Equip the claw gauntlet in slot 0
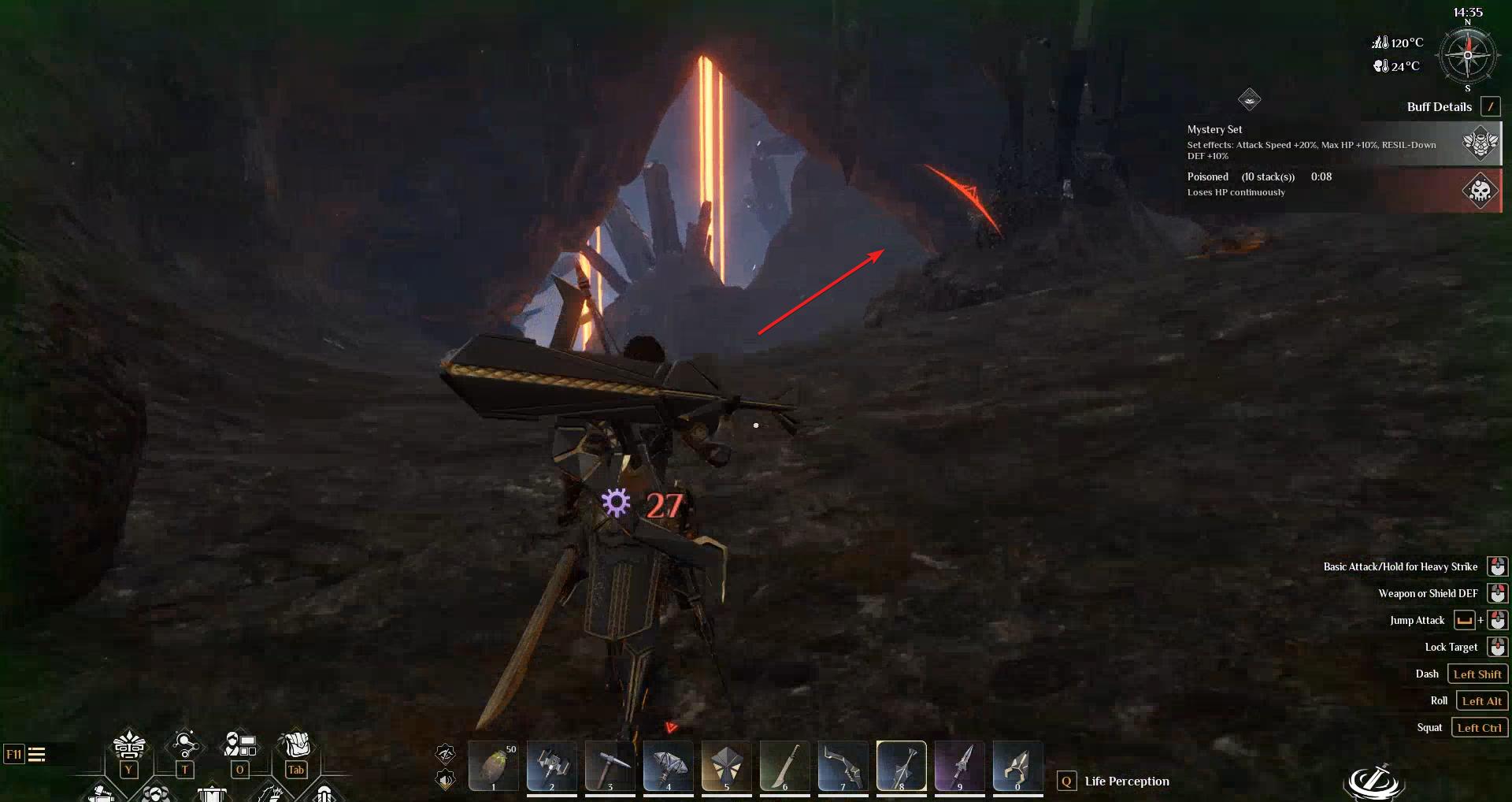This screenshot has height=802, width=1512. click(1017, 766)
